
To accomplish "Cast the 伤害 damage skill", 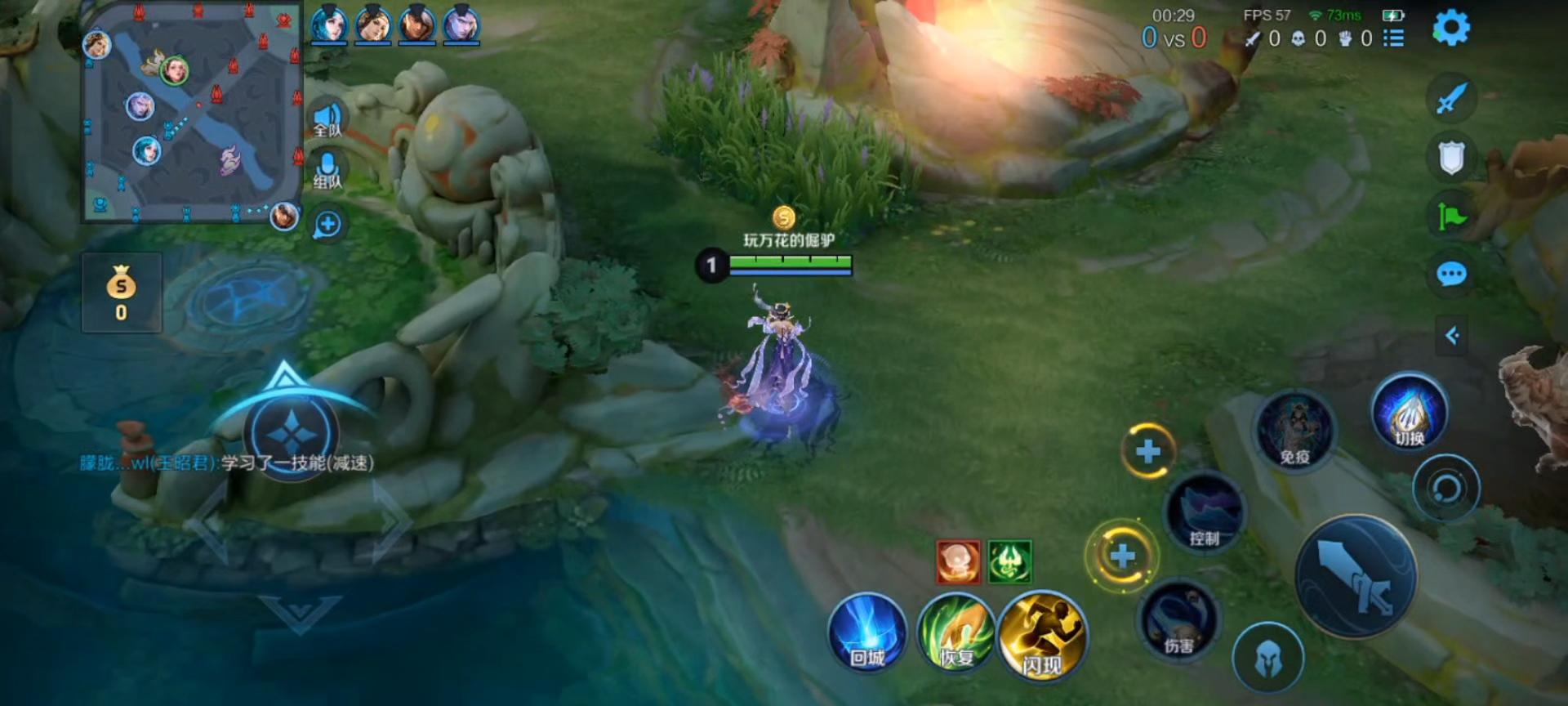I will [x=1178, y=620].
